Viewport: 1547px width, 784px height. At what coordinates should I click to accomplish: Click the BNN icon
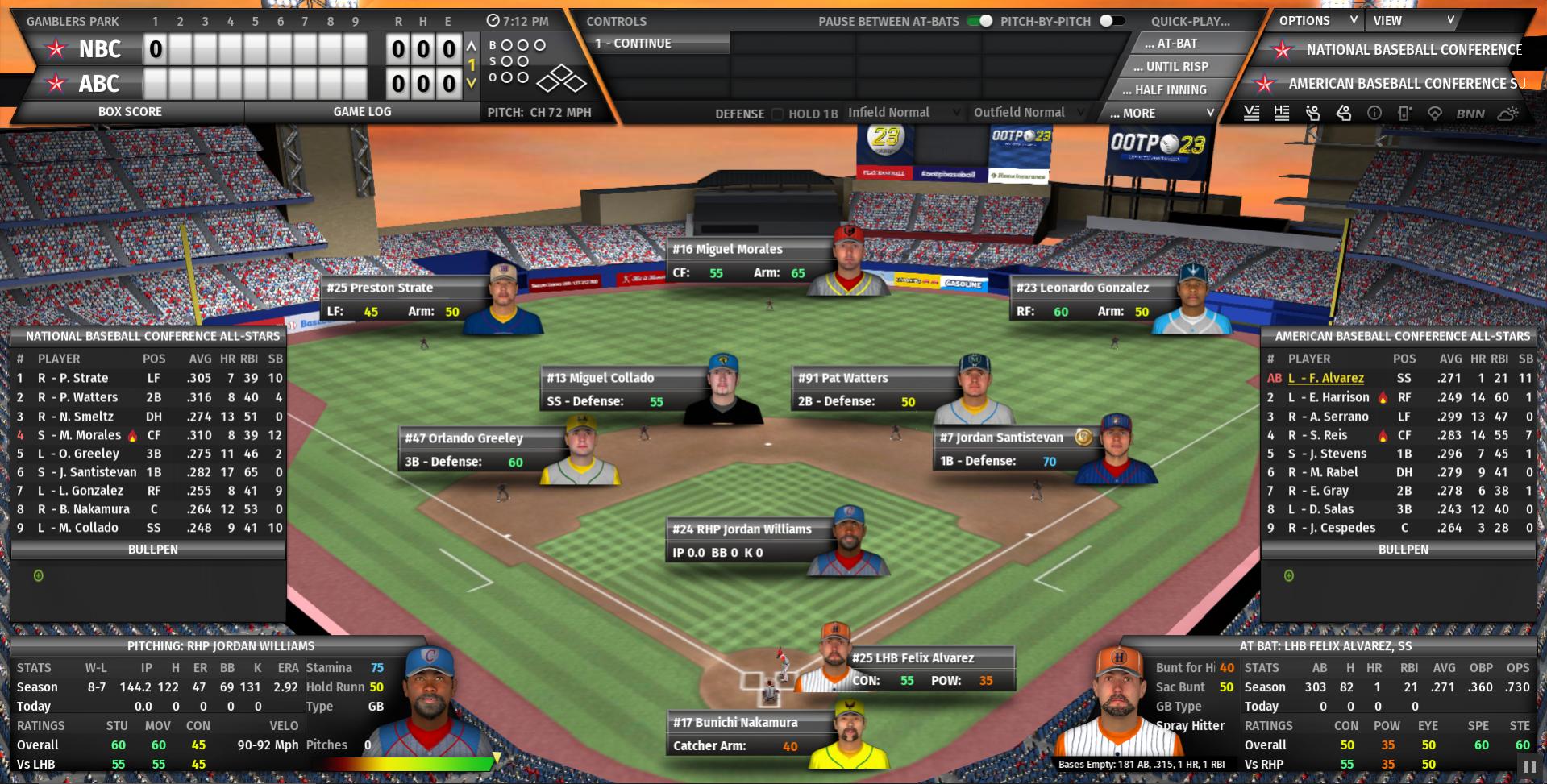(x=1470, y=114)
